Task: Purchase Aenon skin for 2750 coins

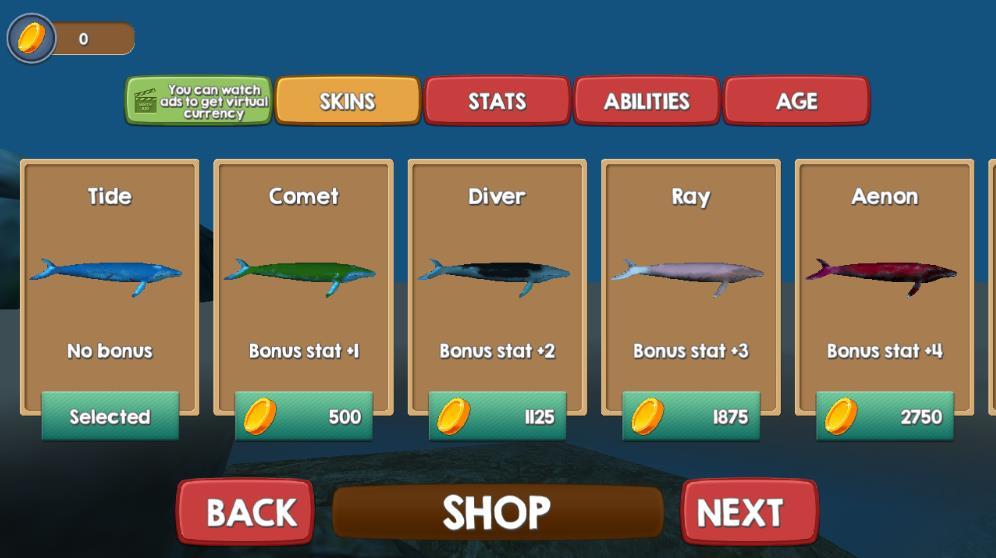Action: click(885, 416)
